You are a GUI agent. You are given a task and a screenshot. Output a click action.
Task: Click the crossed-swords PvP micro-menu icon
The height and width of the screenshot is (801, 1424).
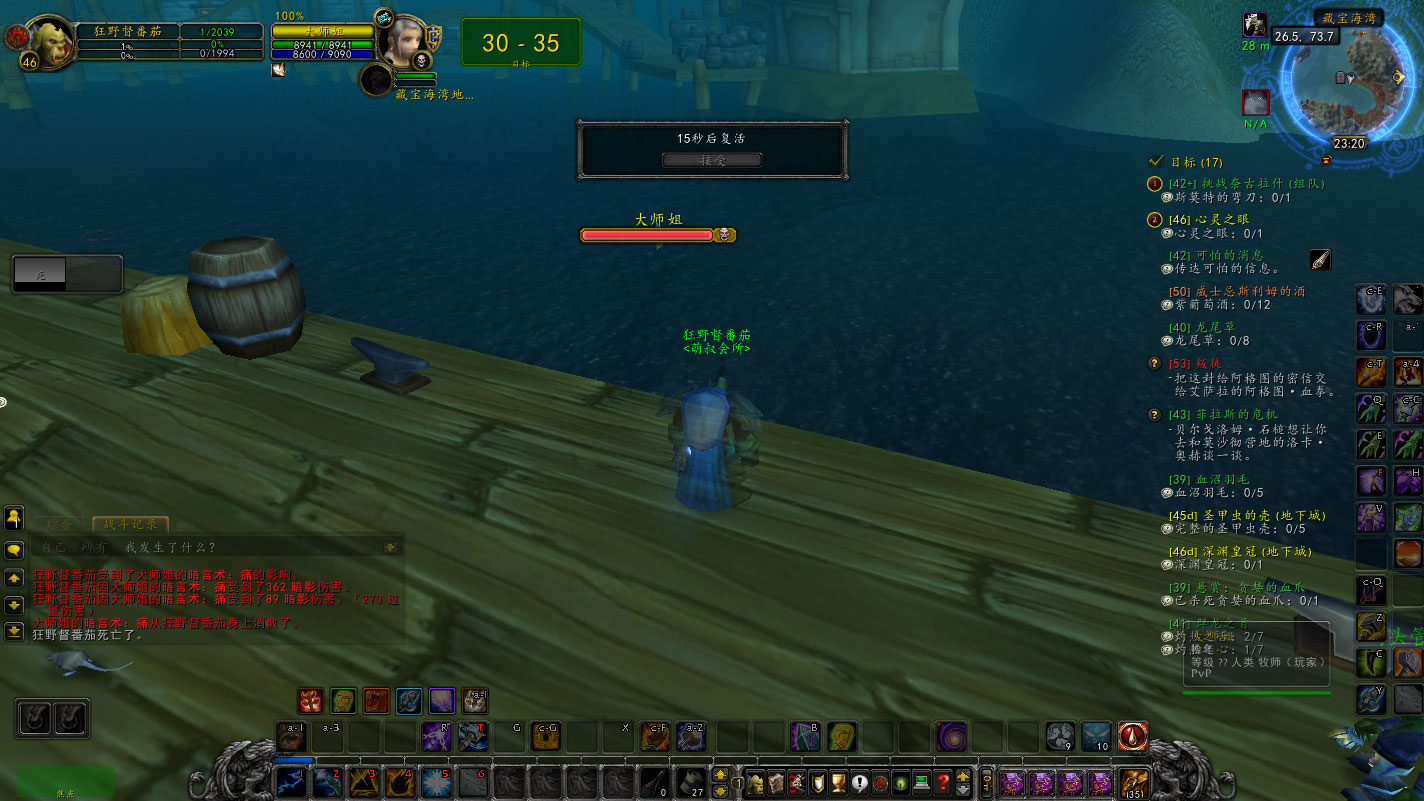click(797, 782)
